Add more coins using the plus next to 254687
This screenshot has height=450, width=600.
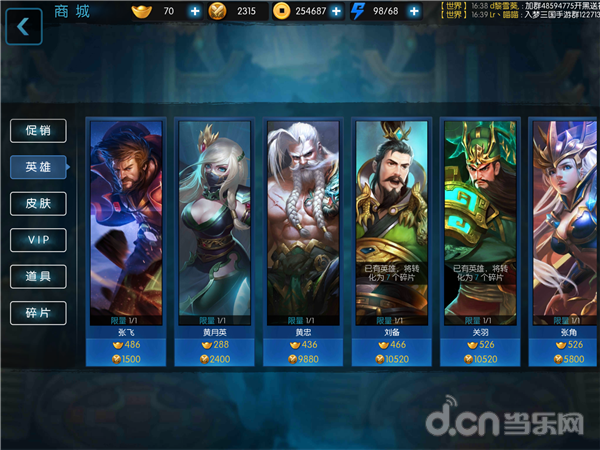pyautogui.click(x=336, y=12)
